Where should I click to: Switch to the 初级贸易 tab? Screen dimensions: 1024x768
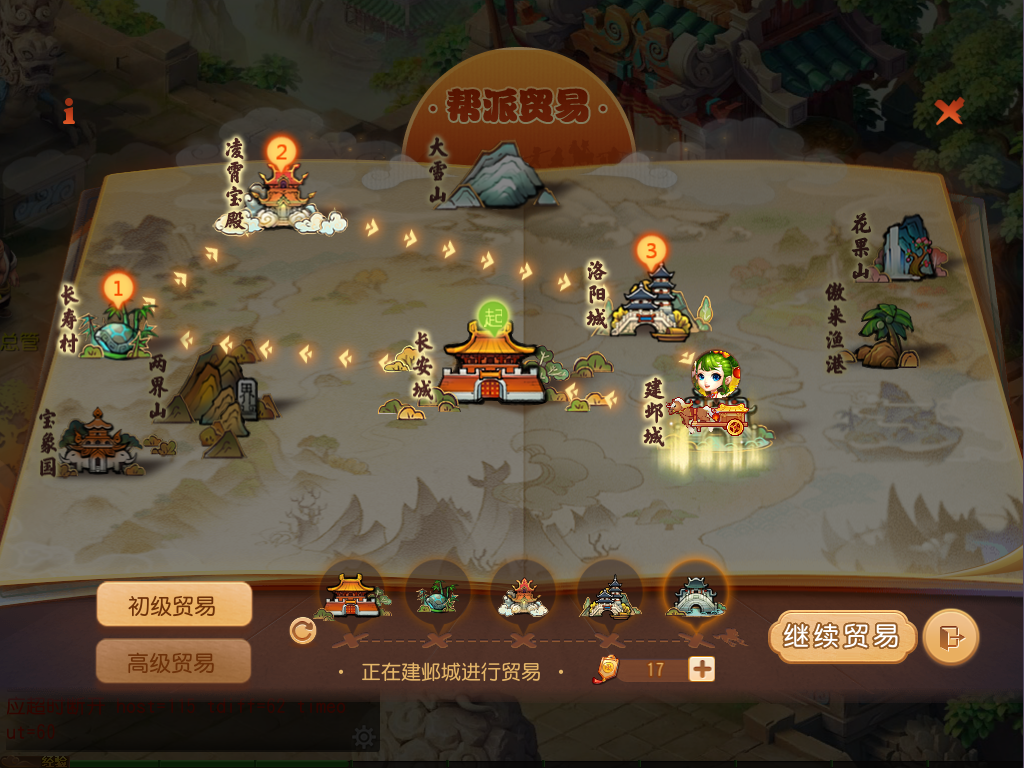(173, 605)
